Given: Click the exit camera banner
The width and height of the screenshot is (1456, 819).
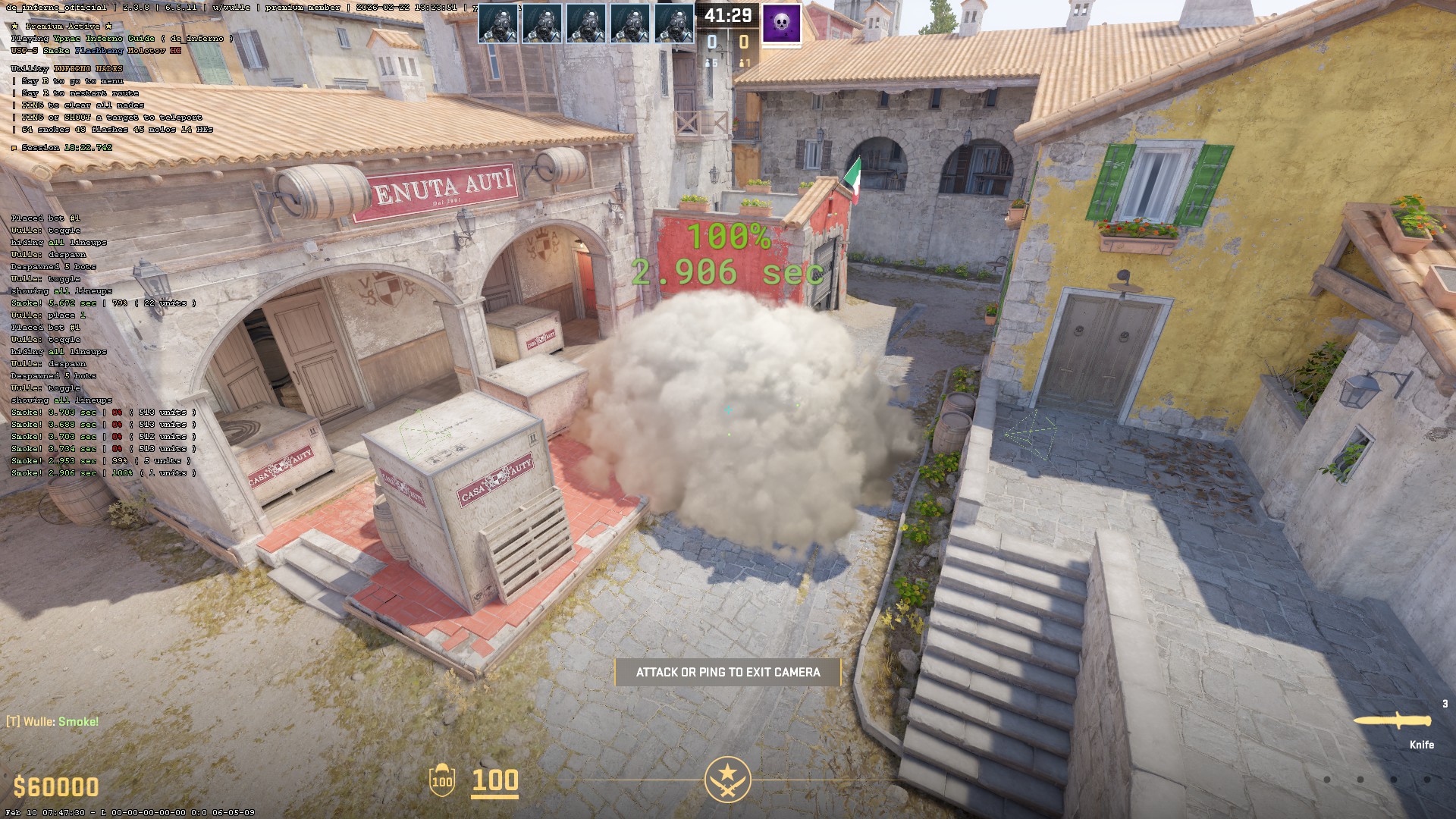Looking at the screenshot, I should [x=727, y=672].
